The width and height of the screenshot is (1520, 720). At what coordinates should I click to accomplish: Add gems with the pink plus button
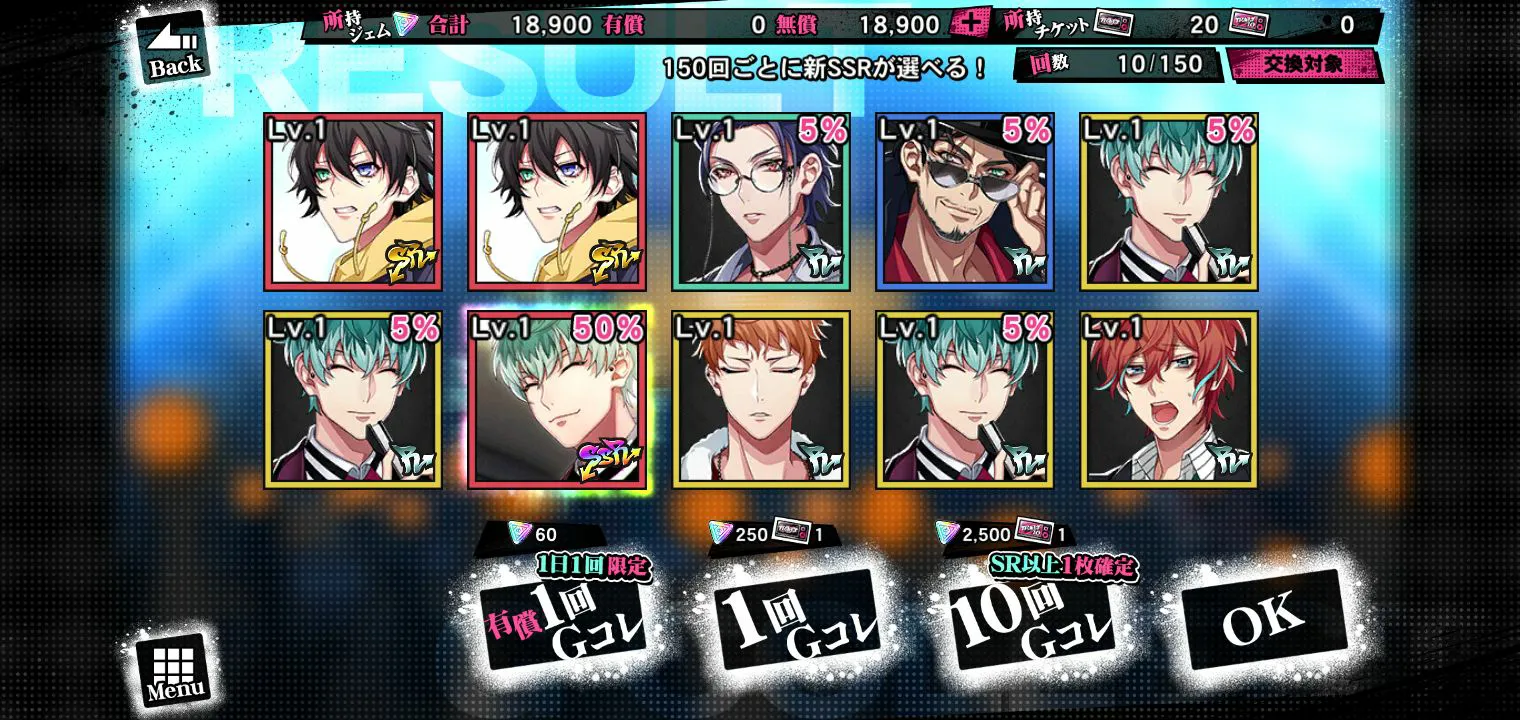(968, 24)
